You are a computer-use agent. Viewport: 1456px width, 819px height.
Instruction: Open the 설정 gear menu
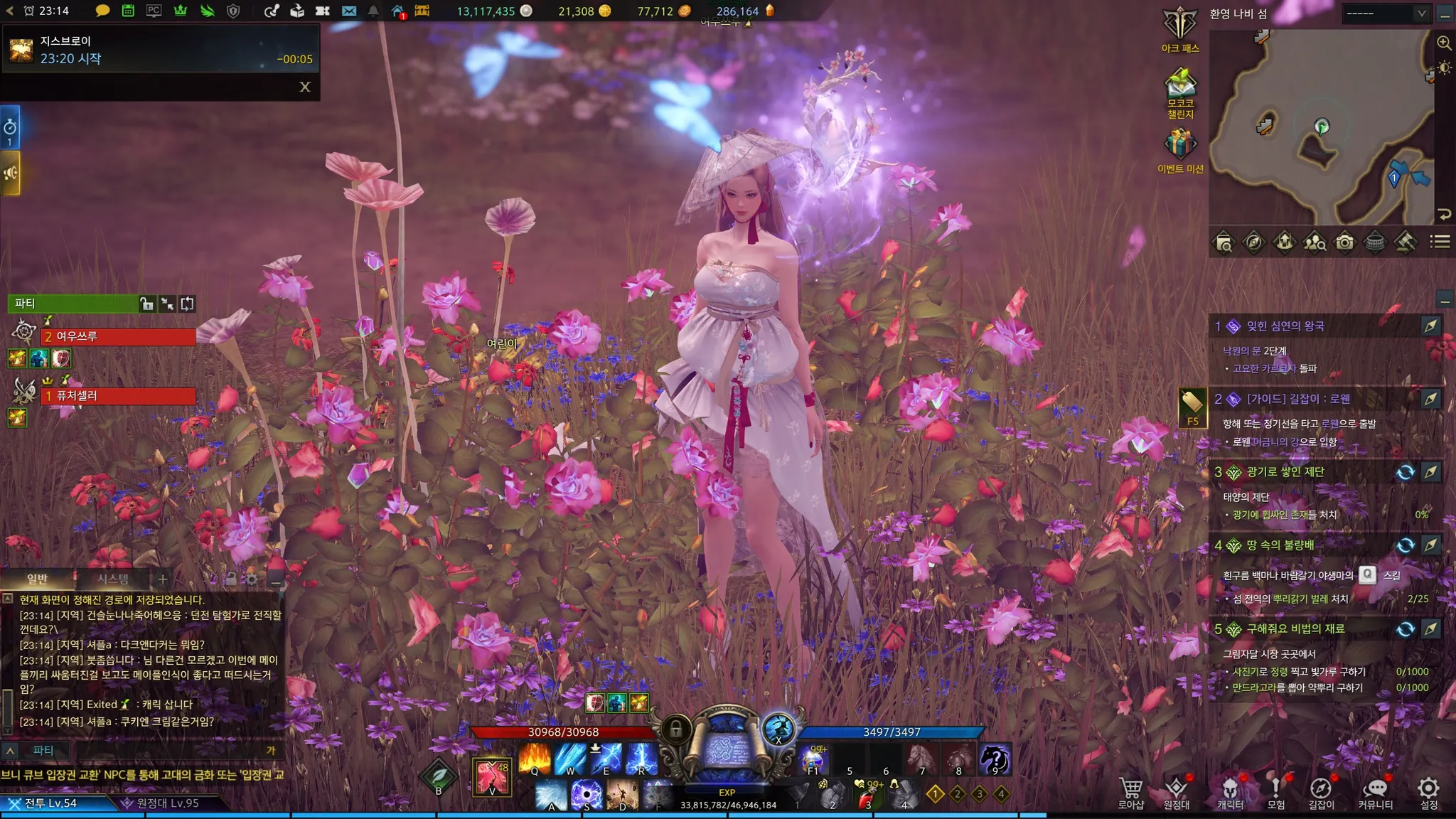pyautogui.click(x=1428, y=792)
